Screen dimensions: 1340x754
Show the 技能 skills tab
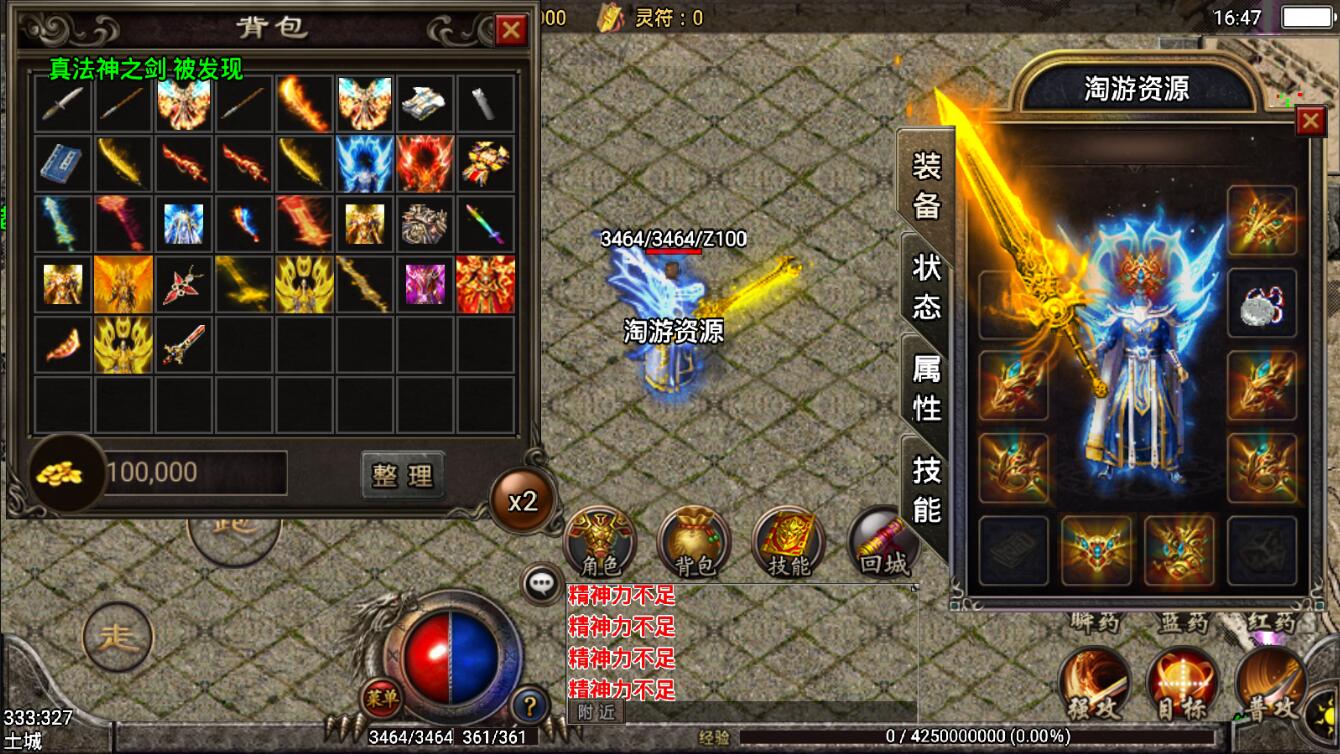click(x=926, y=490)
